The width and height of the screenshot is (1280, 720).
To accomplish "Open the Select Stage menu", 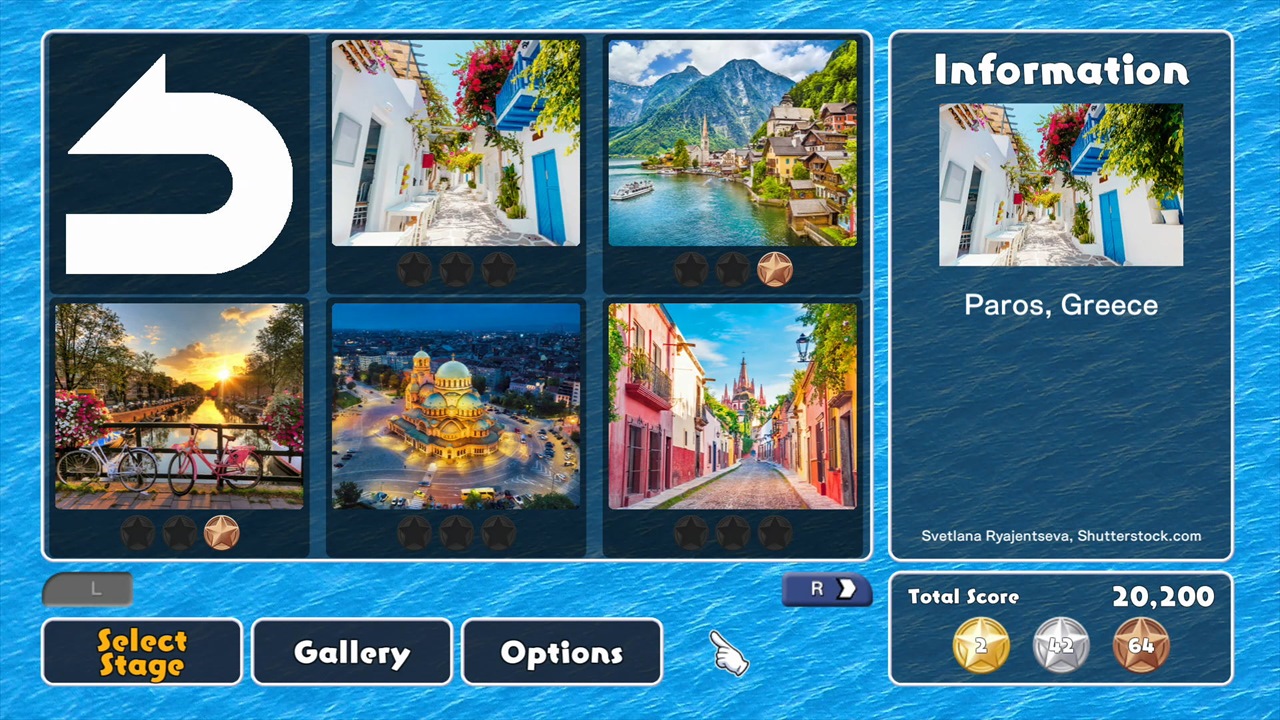I will coord(141,652).
